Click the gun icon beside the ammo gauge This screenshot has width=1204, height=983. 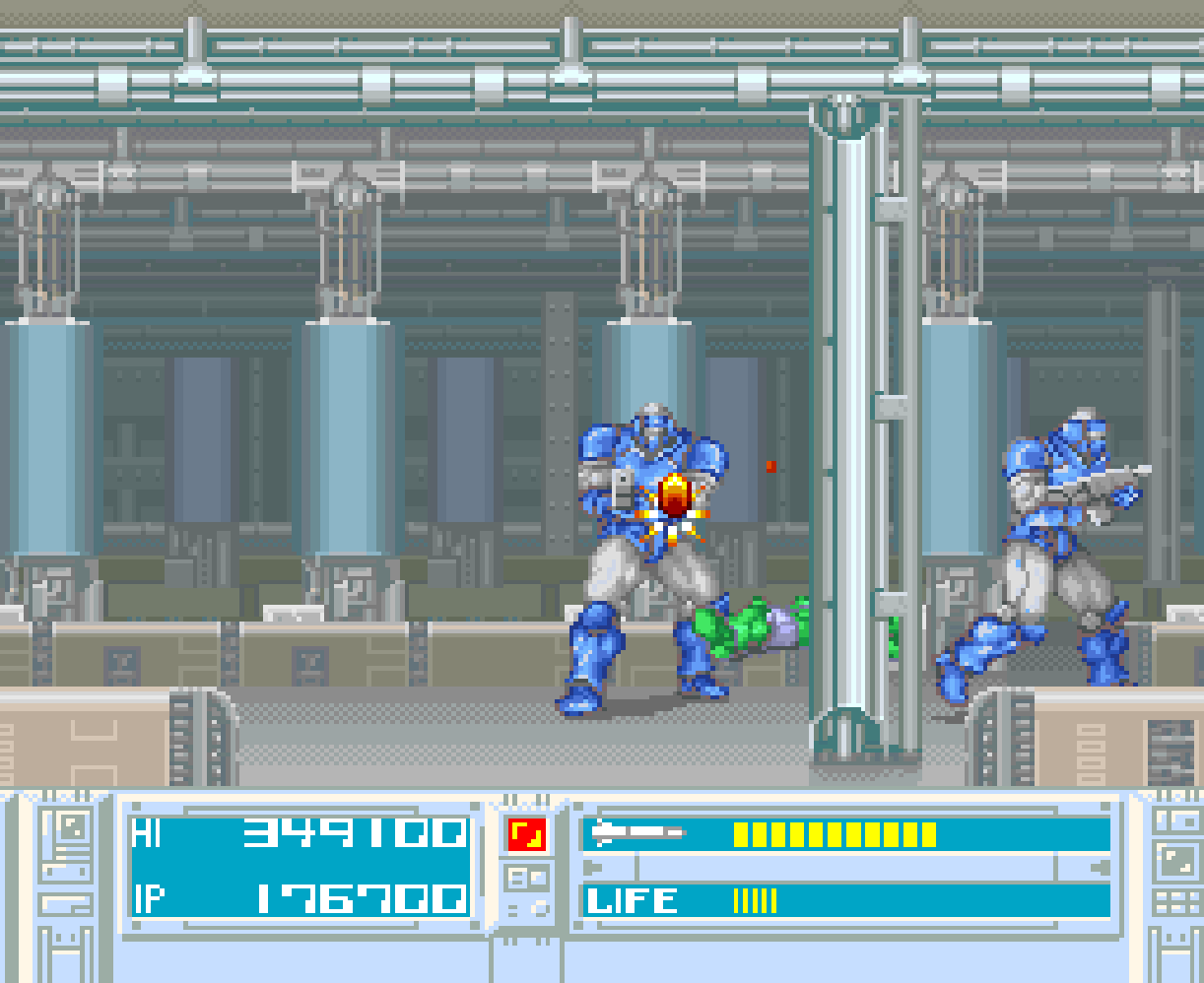coord(637,834)
